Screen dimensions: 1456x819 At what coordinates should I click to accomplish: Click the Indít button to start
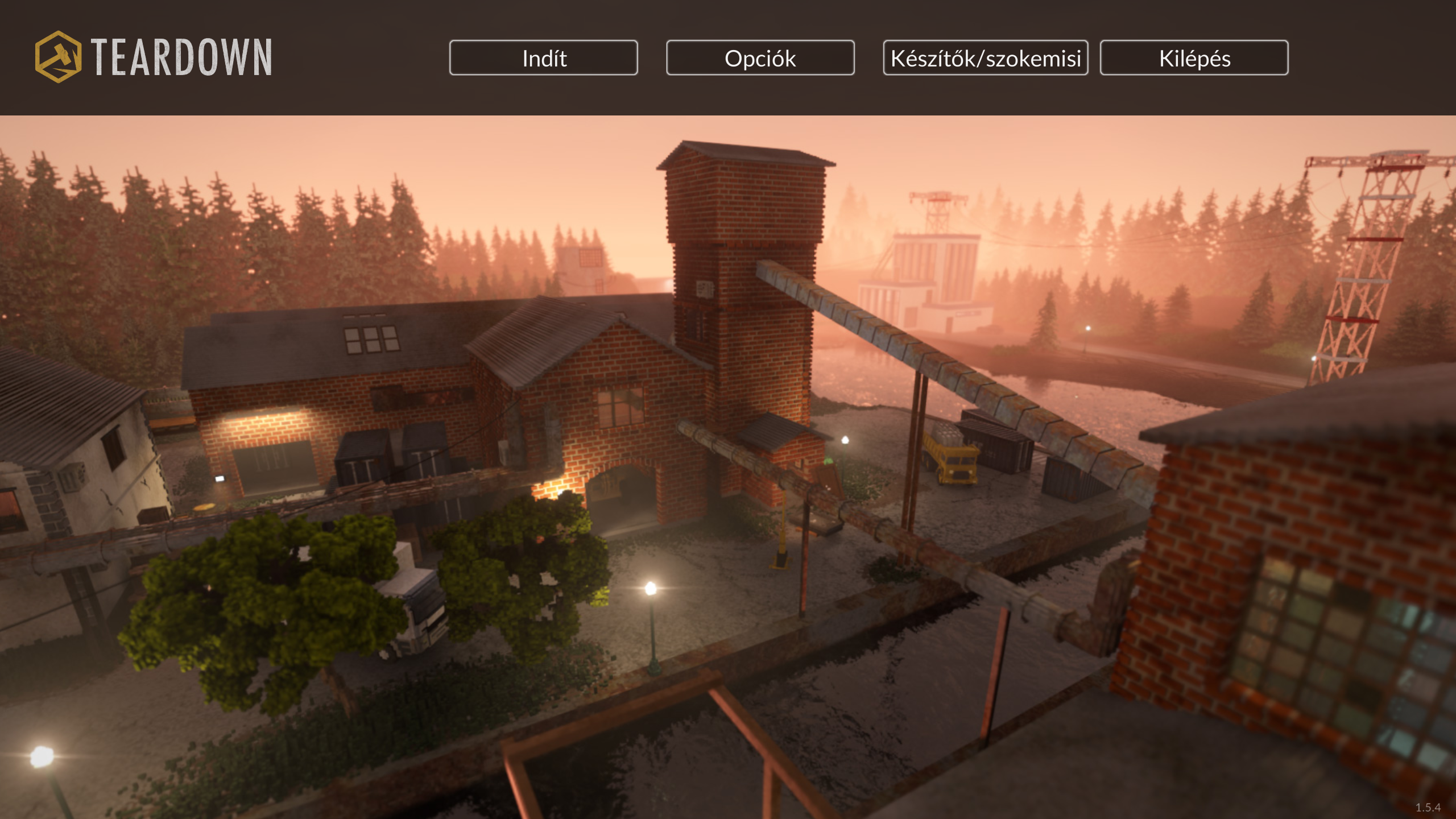[543, 57]
